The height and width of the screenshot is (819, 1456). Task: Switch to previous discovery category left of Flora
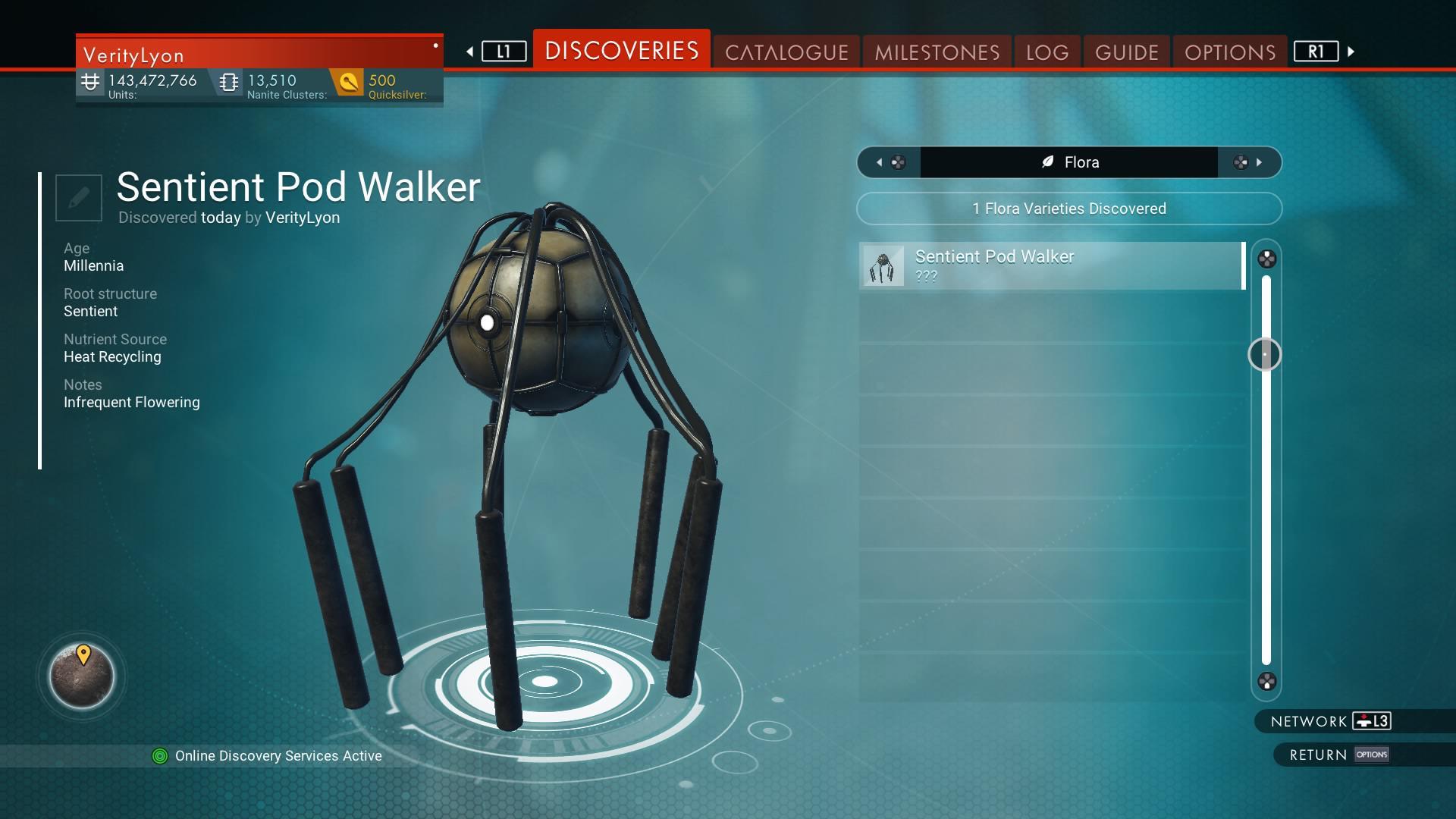[889, 162]
